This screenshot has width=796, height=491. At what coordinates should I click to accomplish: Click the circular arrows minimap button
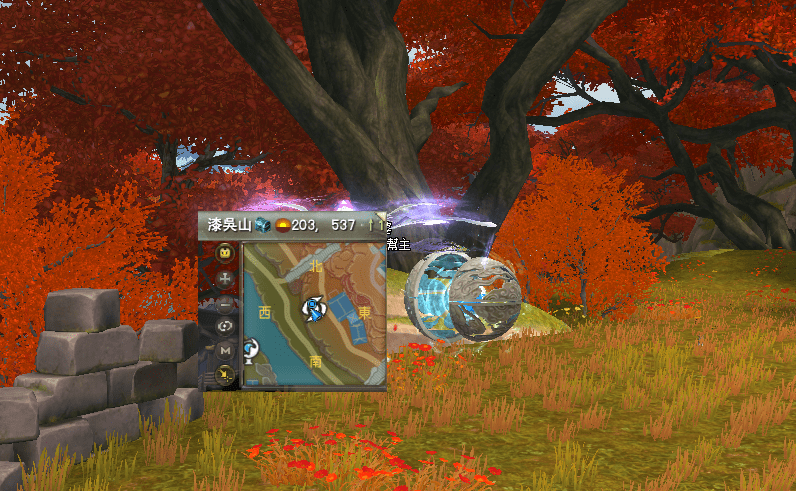[x=226, y=326]
